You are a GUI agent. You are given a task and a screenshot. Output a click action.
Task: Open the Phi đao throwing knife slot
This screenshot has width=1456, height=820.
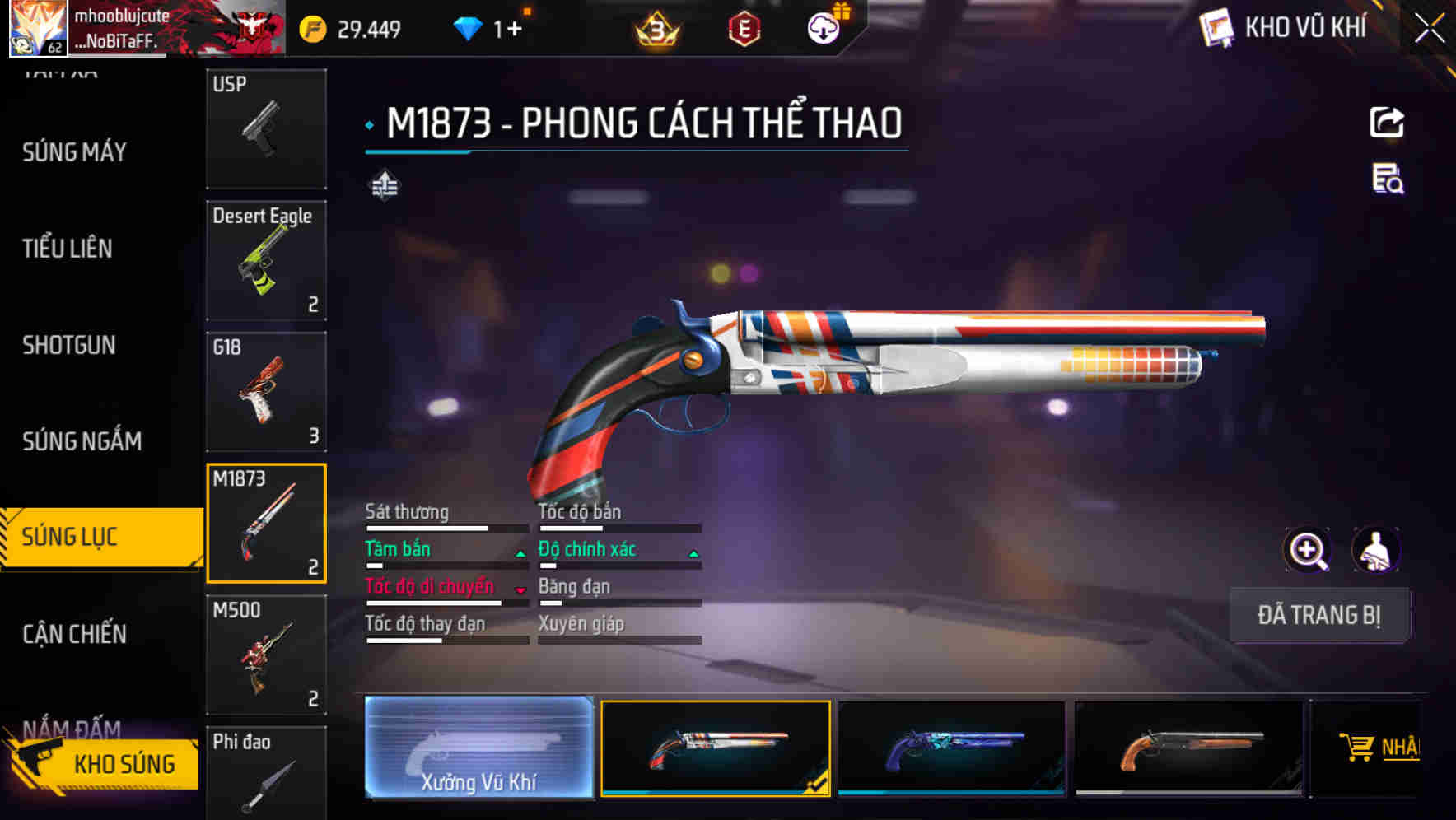[266, 774]
